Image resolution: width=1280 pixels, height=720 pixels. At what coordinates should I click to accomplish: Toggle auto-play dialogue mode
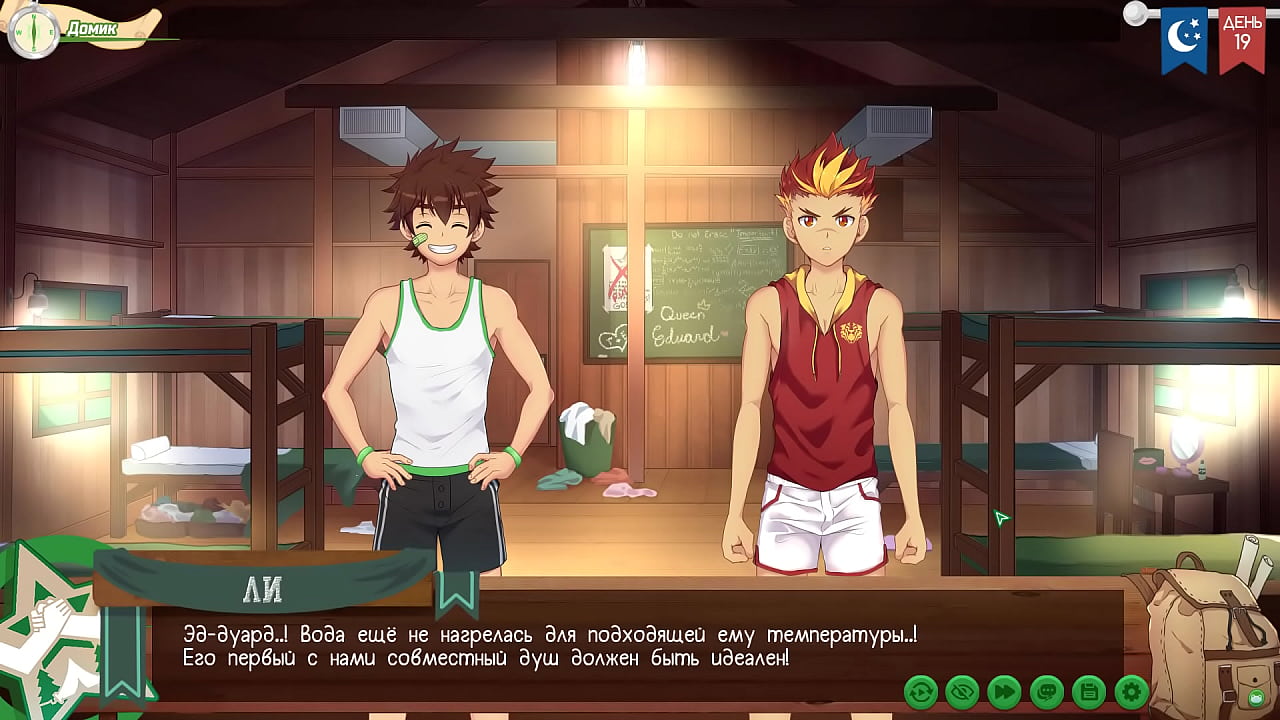point(920,691)
